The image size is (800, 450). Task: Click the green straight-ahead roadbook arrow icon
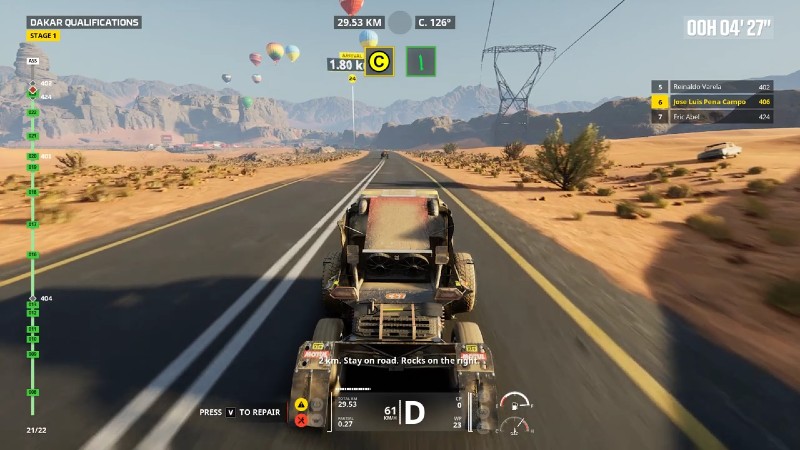(421, 62)
